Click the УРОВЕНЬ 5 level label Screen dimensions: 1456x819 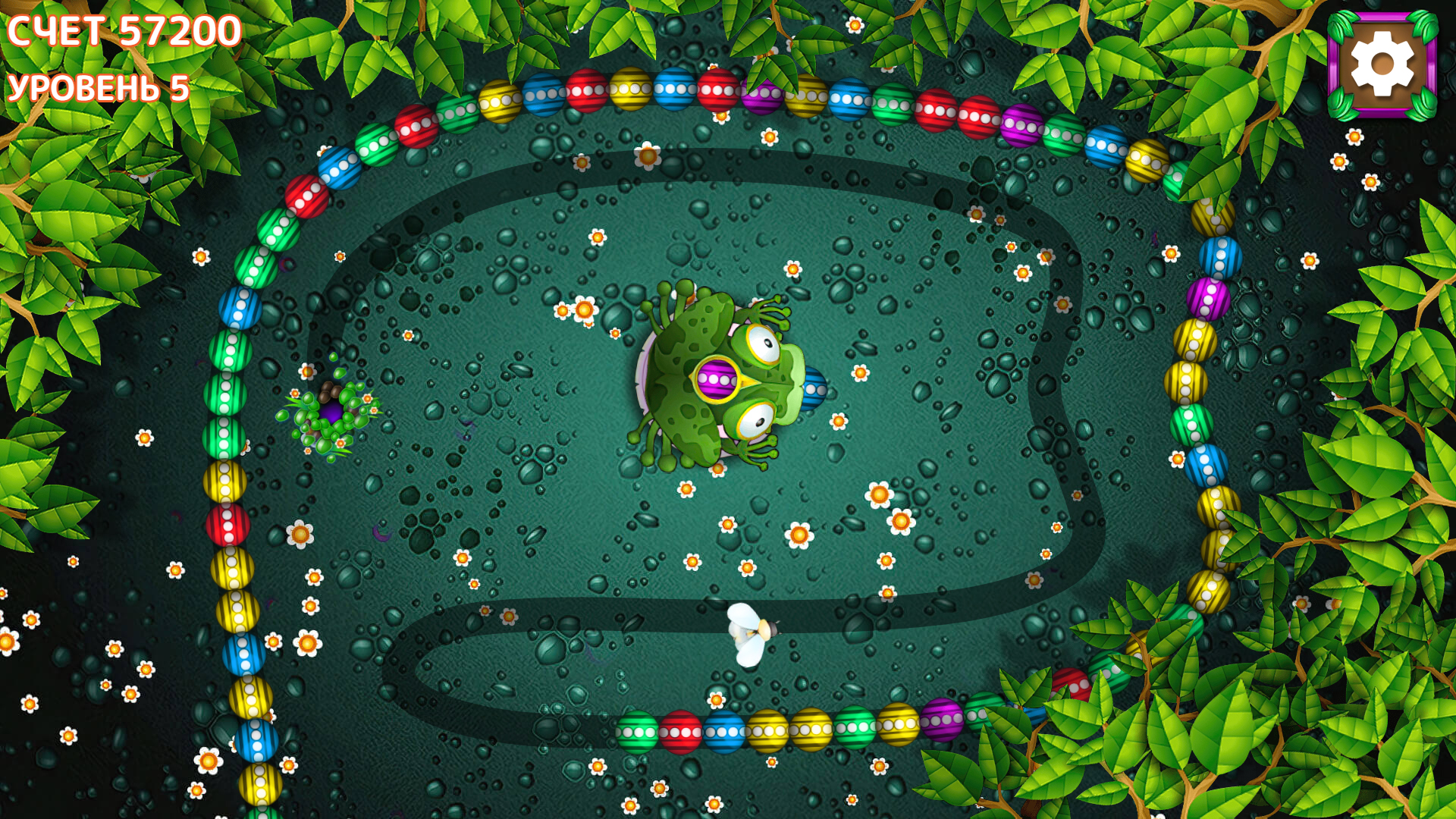click(97, 89)
